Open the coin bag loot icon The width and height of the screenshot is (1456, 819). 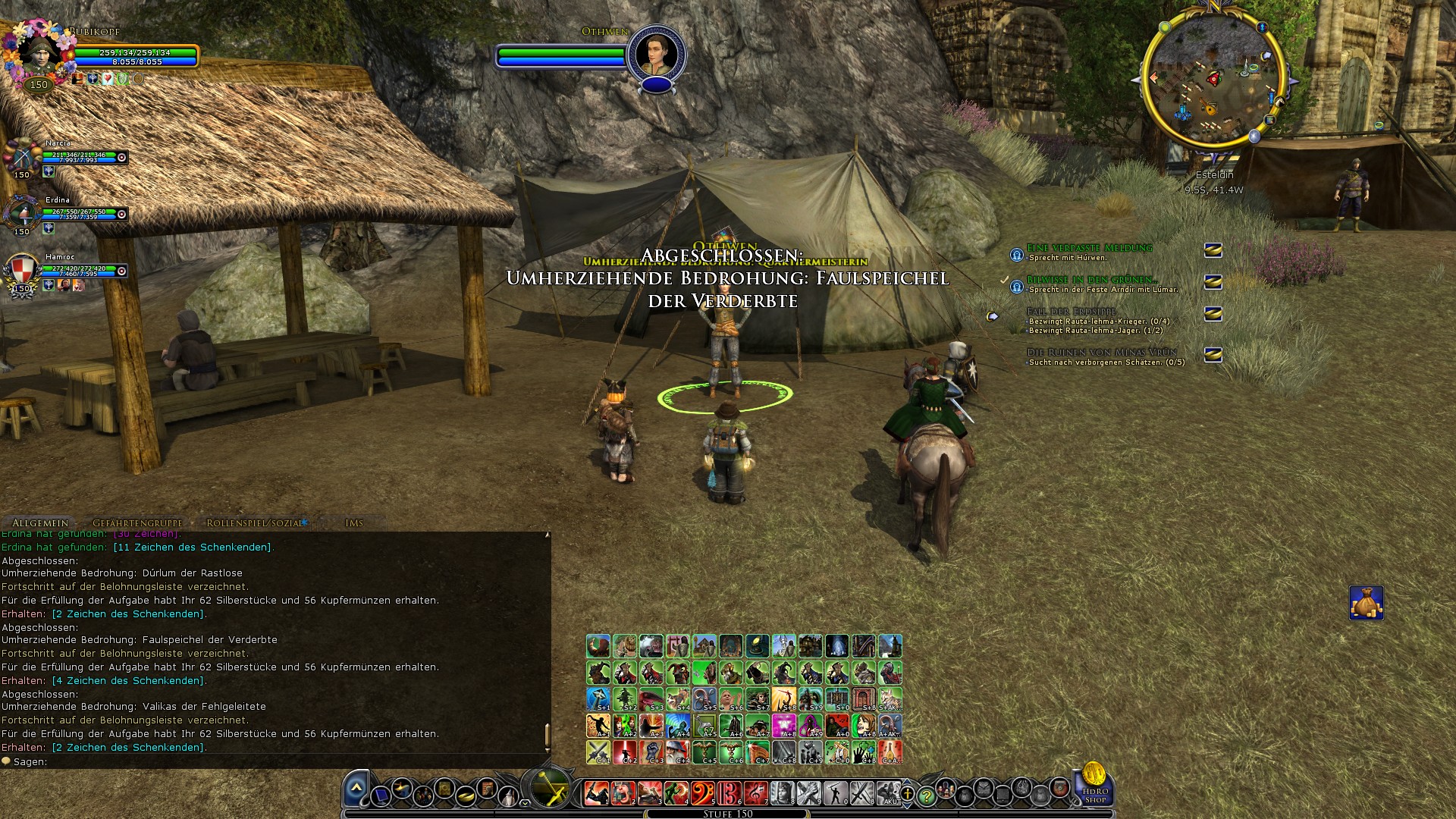pyautogui.click(x=1367, y=603)
